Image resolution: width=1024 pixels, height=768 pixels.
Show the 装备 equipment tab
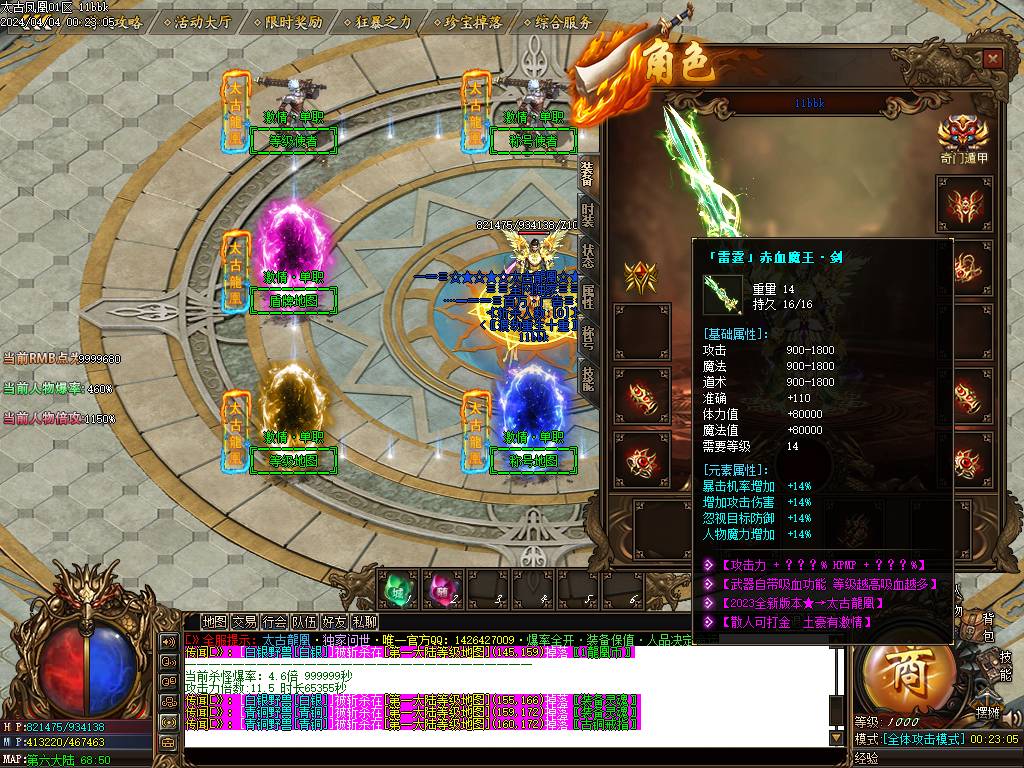pos(588,172)
